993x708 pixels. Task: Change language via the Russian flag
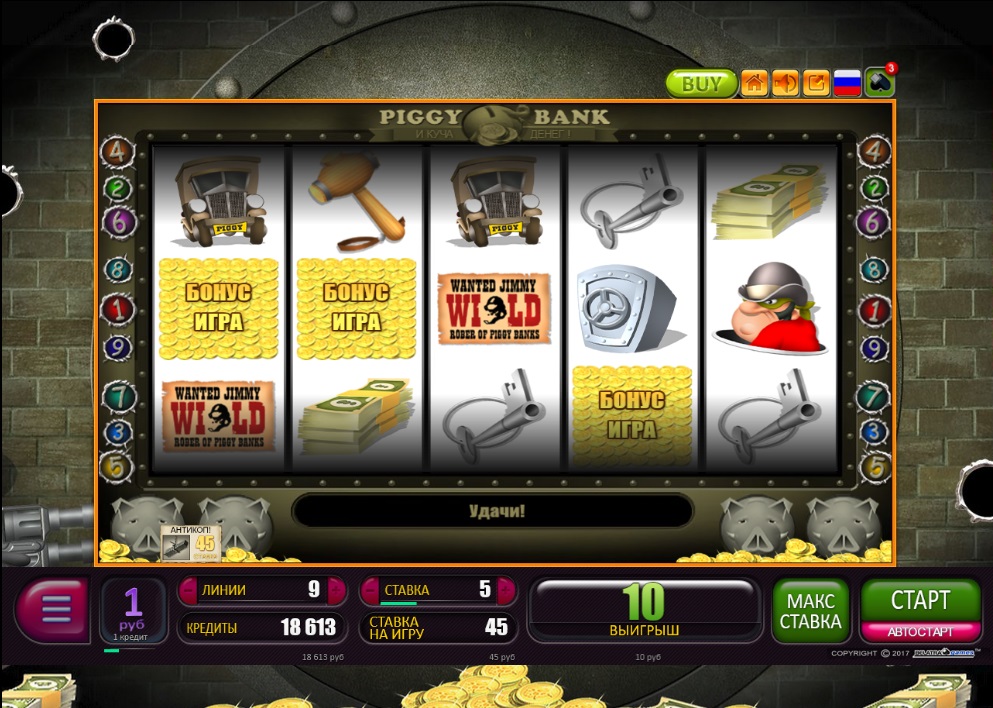847,83
